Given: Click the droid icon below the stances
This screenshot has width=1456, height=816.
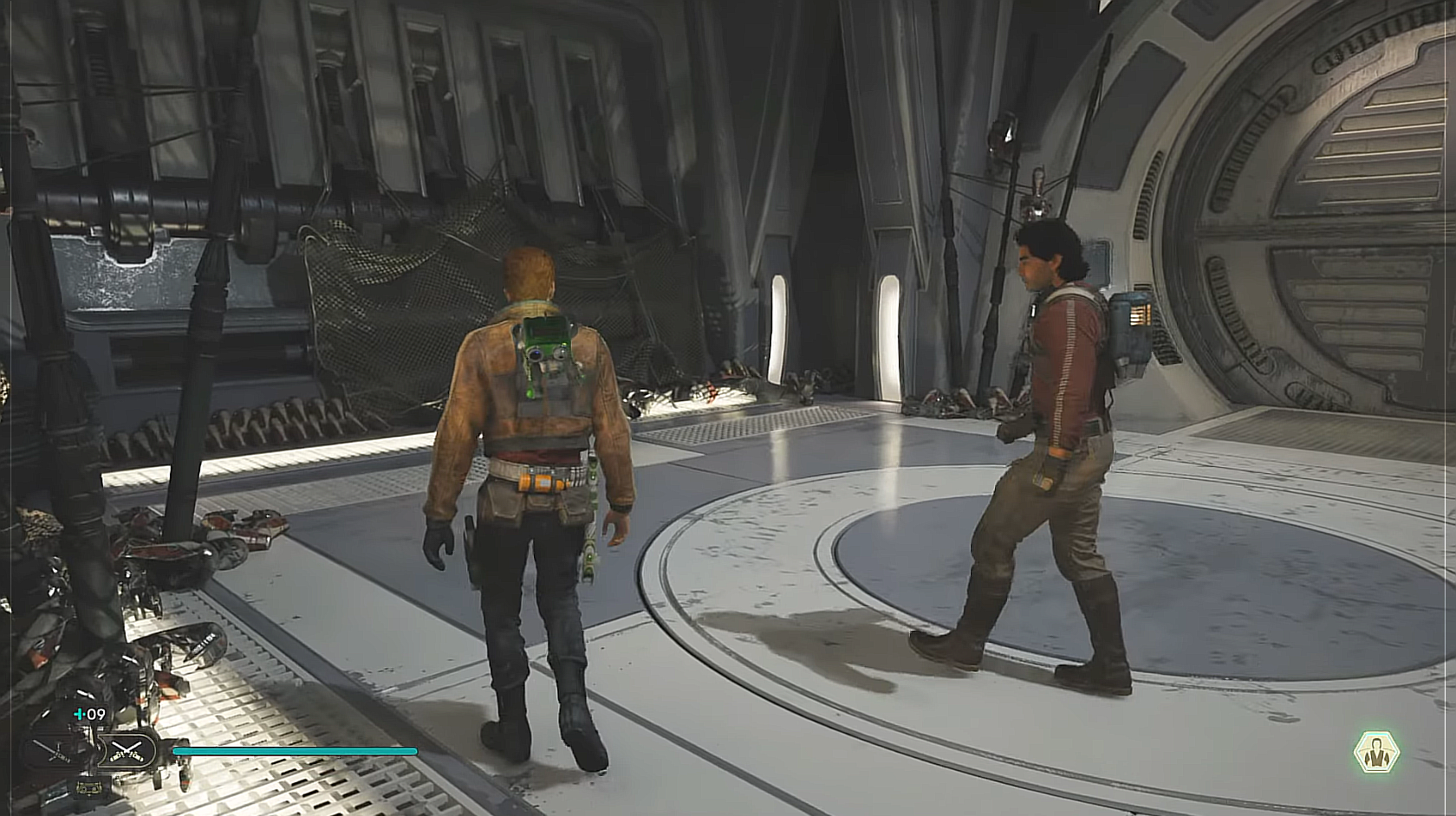Looking at the screenshot, I should [x=89, y=787].
